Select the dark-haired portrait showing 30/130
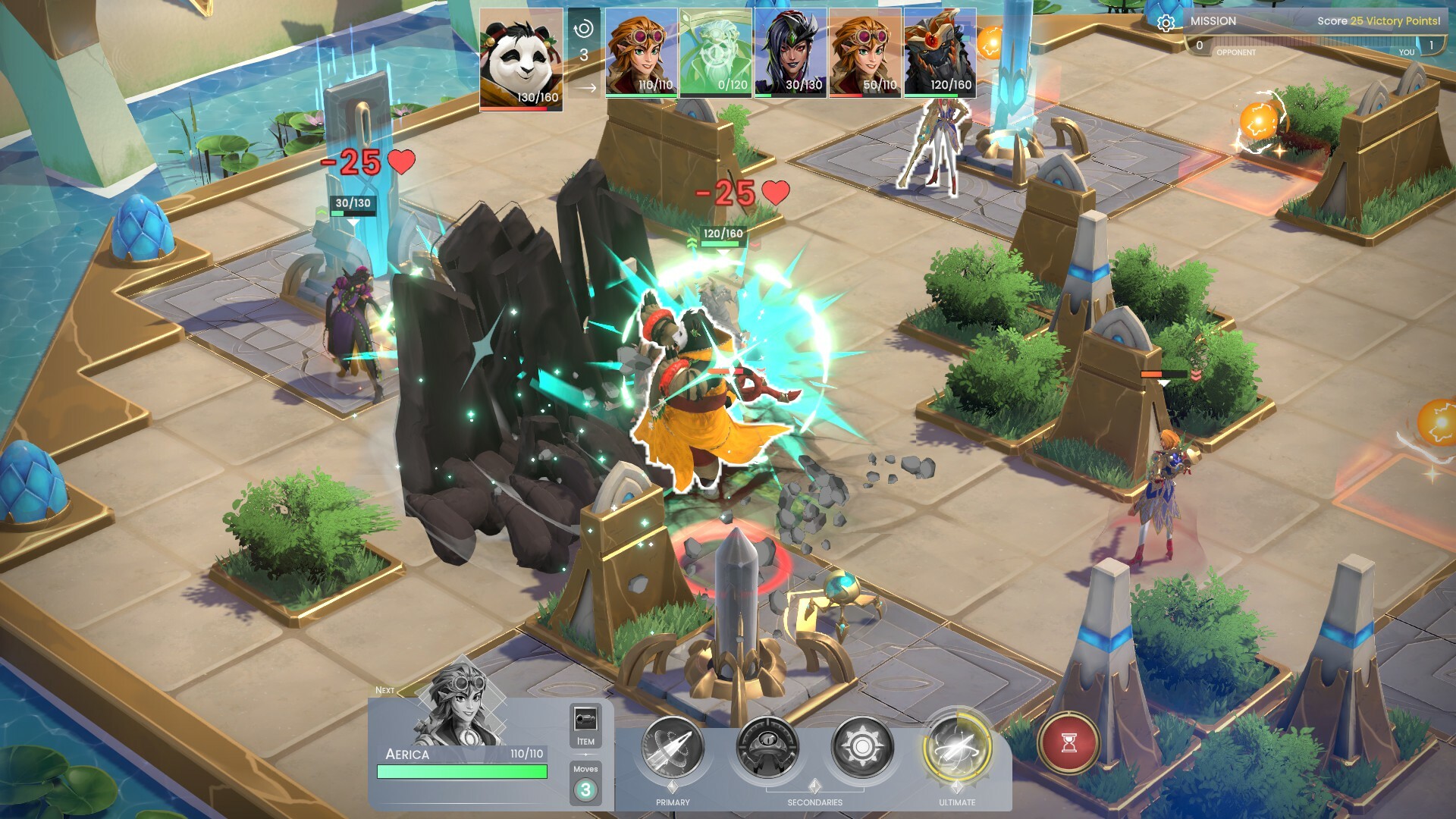Screen dimensions: 1456x819 point(790,52)
